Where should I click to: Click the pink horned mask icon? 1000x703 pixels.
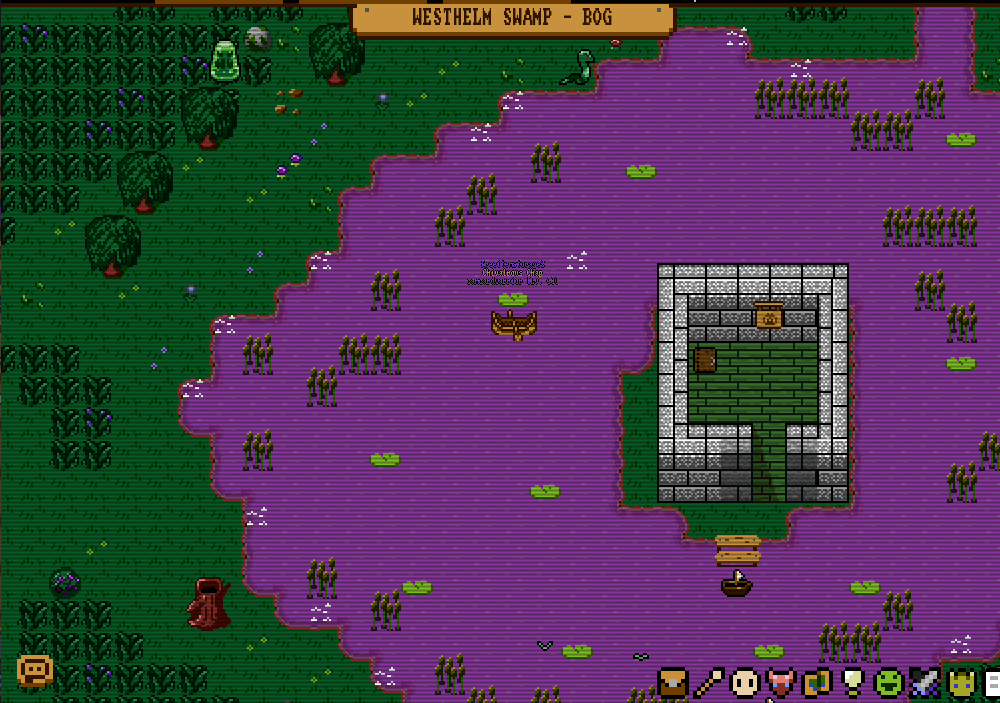coord(780,683)
